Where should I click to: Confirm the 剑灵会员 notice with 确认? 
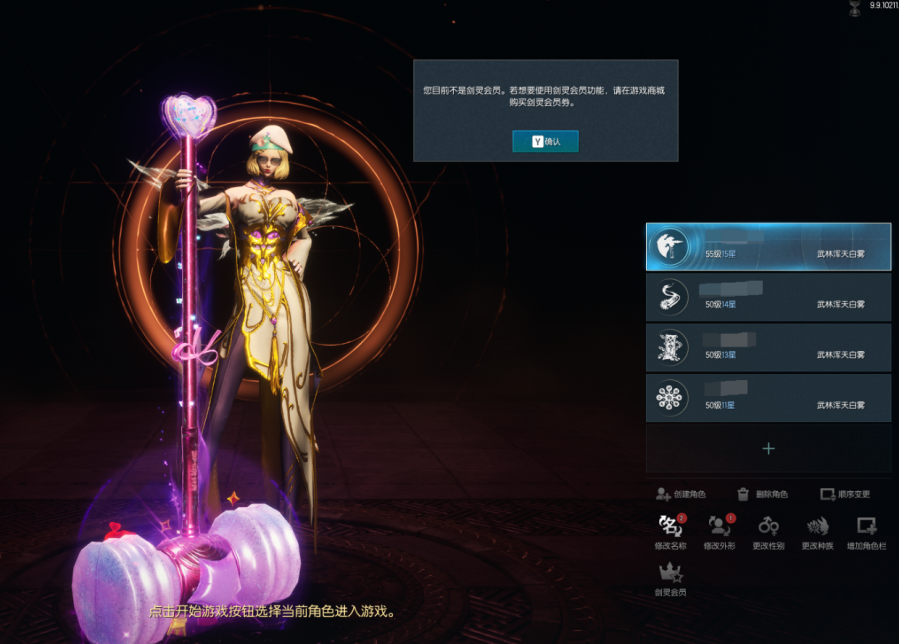(x=545, y=142)
